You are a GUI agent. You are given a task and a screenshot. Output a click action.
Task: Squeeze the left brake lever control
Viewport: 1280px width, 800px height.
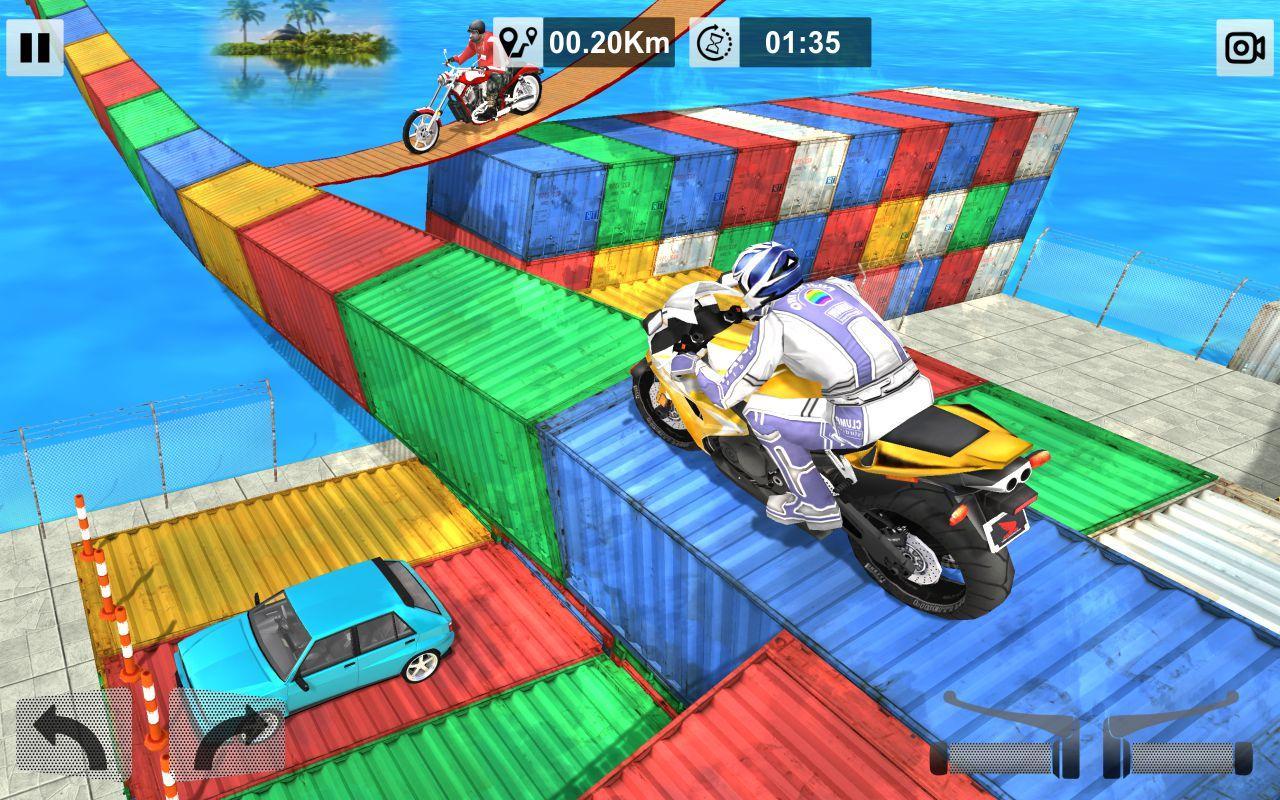pos(998,735)
